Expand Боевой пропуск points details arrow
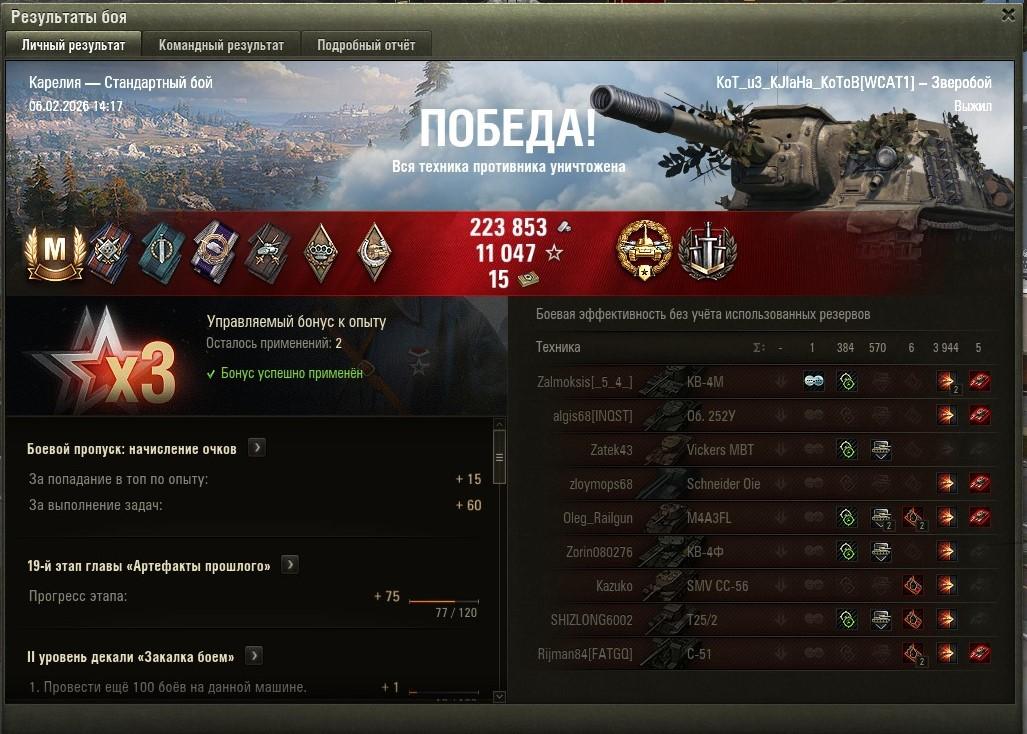Screen dimensions: 1027x734 click(x=257, y=448)
